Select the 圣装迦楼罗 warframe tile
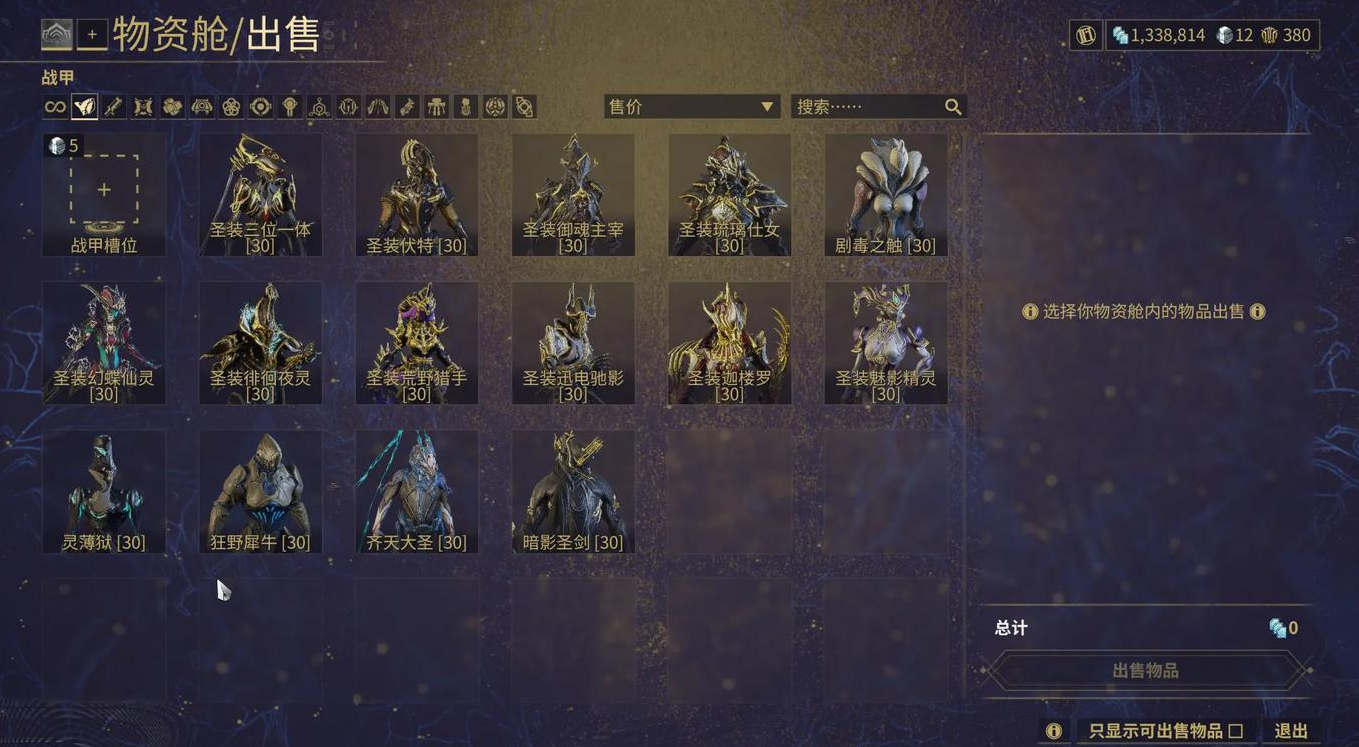 click(x=729, y=343)
